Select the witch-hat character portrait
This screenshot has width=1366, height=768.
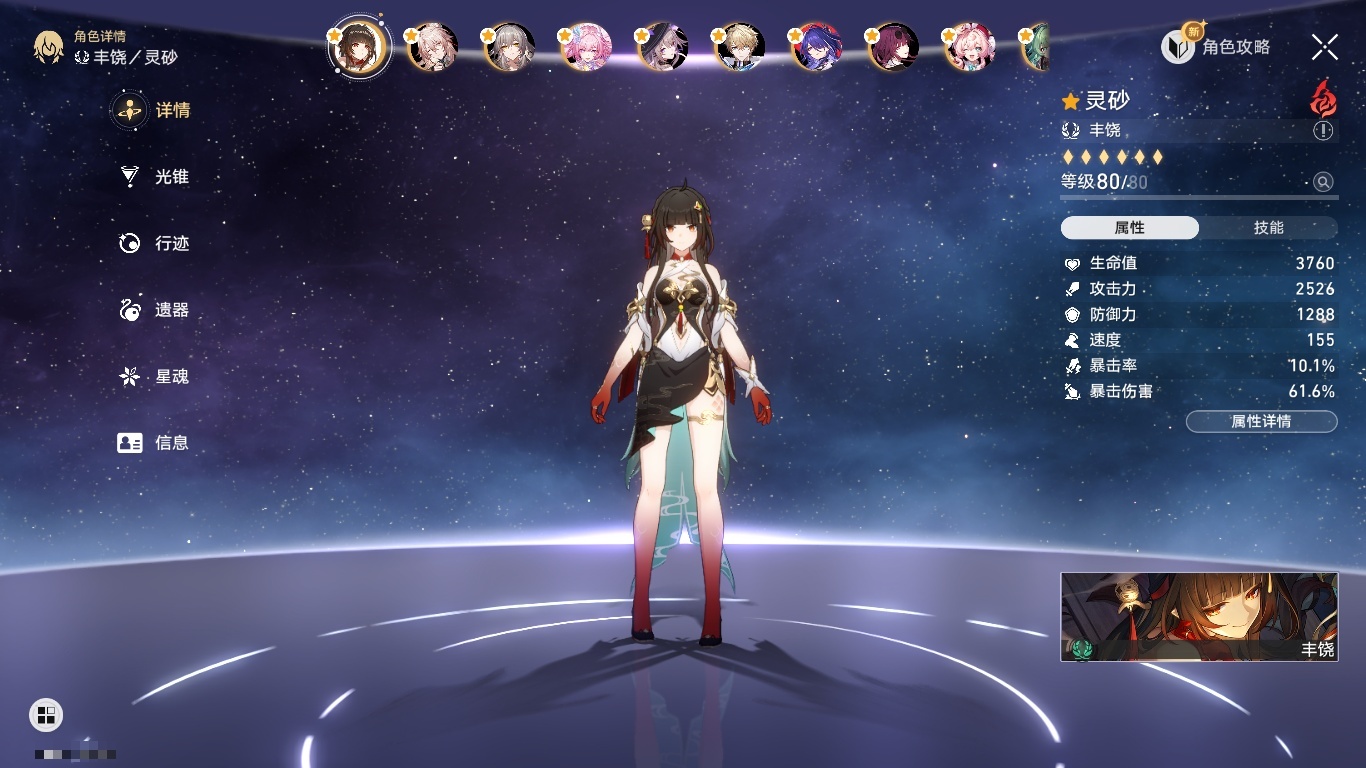pyautogui.click(x=663, y=47)
